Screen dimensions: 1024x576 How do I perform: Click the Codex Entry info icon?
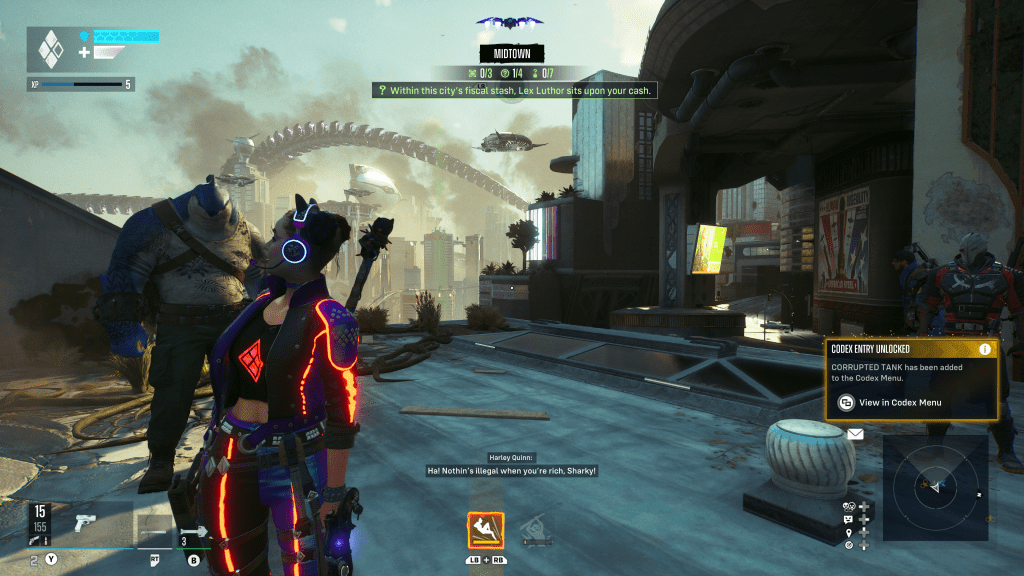985,349
